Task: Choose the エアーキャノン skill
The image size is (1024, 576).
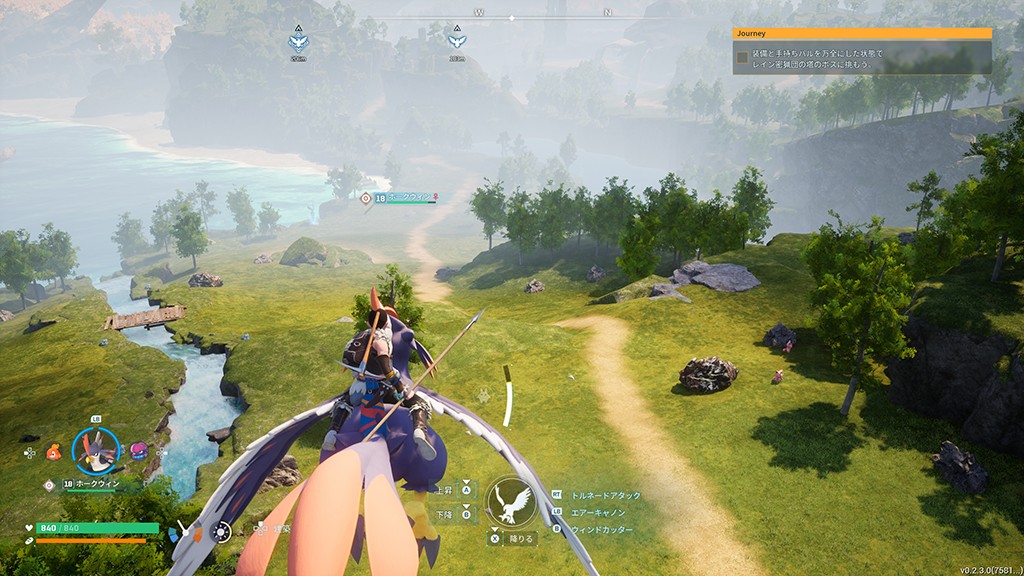Action: click(x=598, y=512)
